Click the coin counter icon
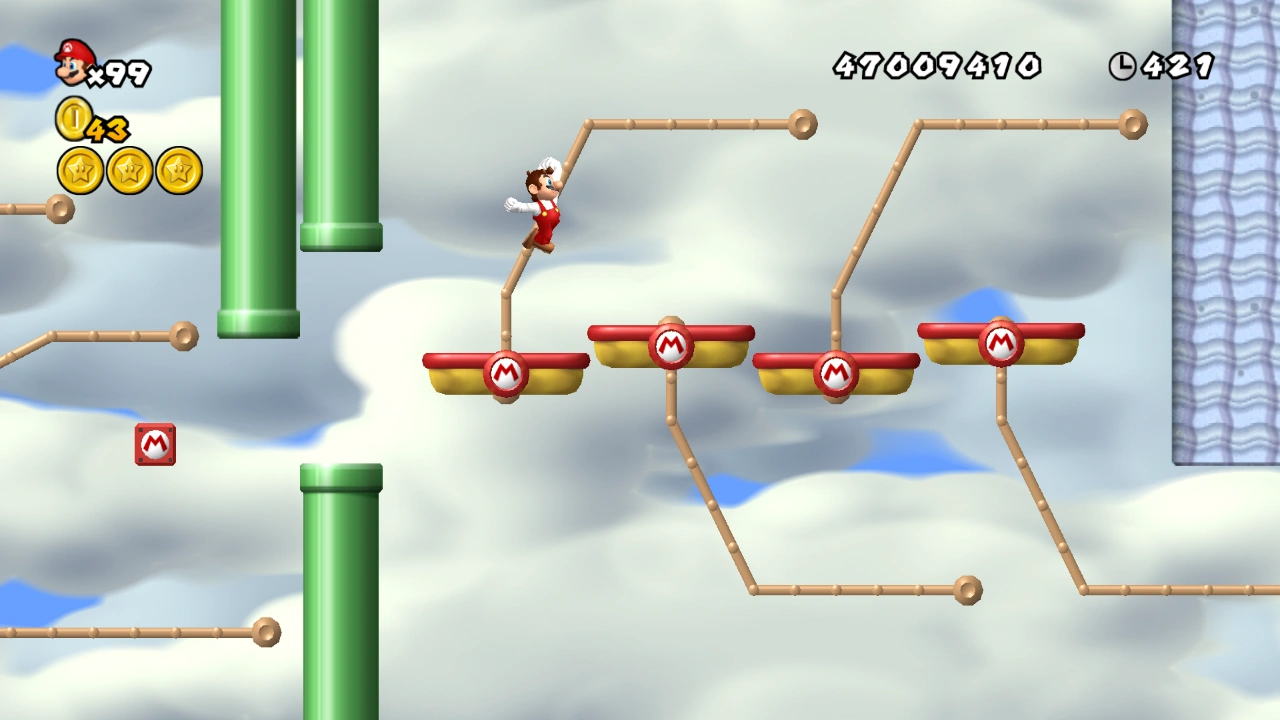1280x720 pixels. point(70,120)
